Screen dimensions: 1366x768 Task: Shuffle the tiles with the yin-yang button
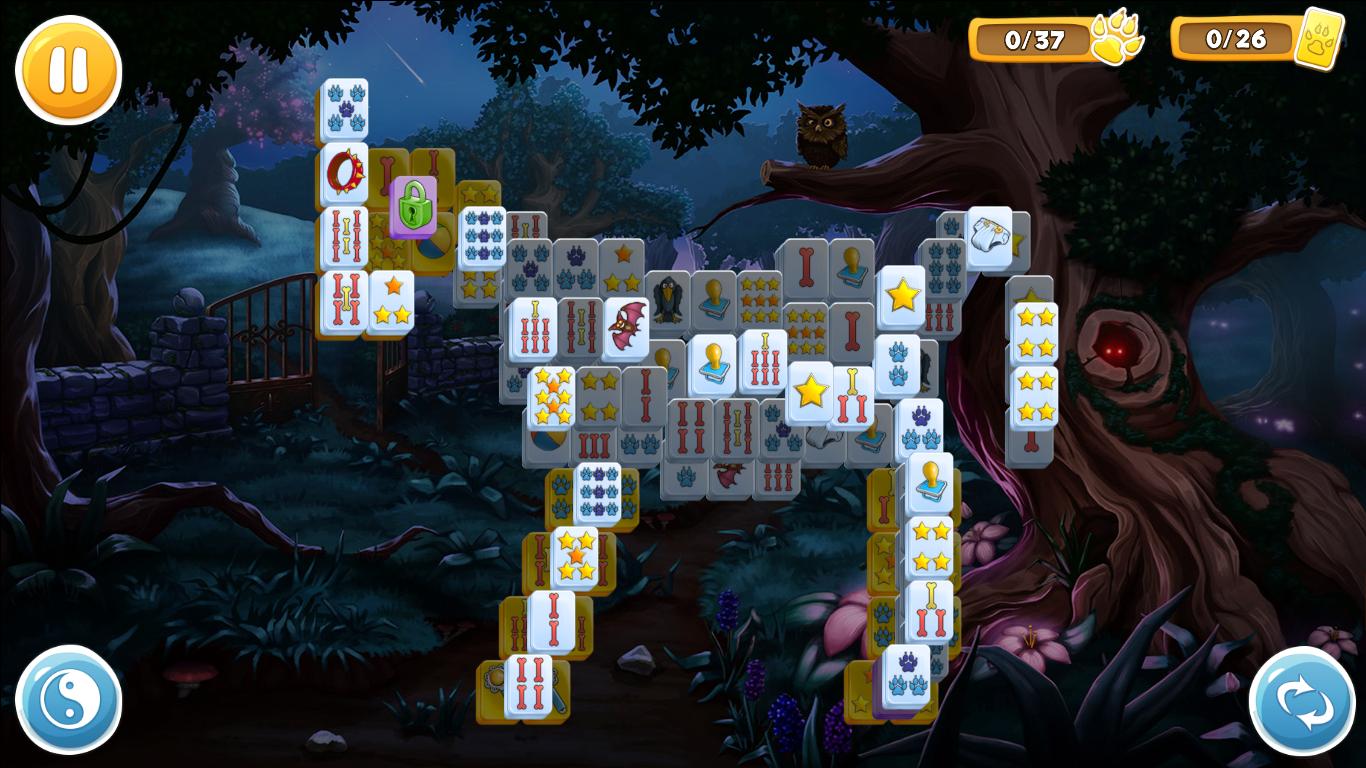pos(66,700)
